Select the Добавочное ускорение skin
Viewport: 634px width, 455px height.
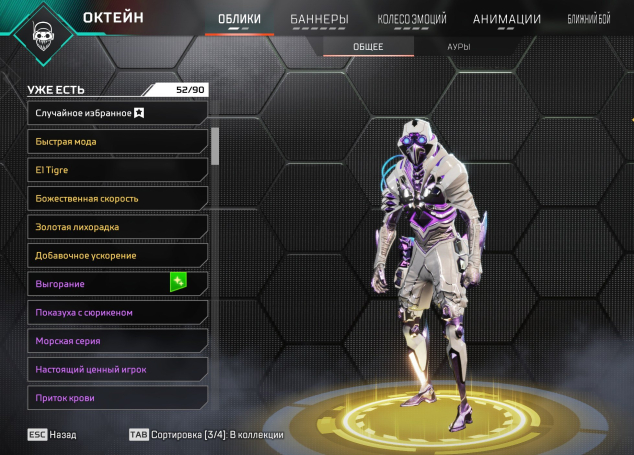click(117, 255)
